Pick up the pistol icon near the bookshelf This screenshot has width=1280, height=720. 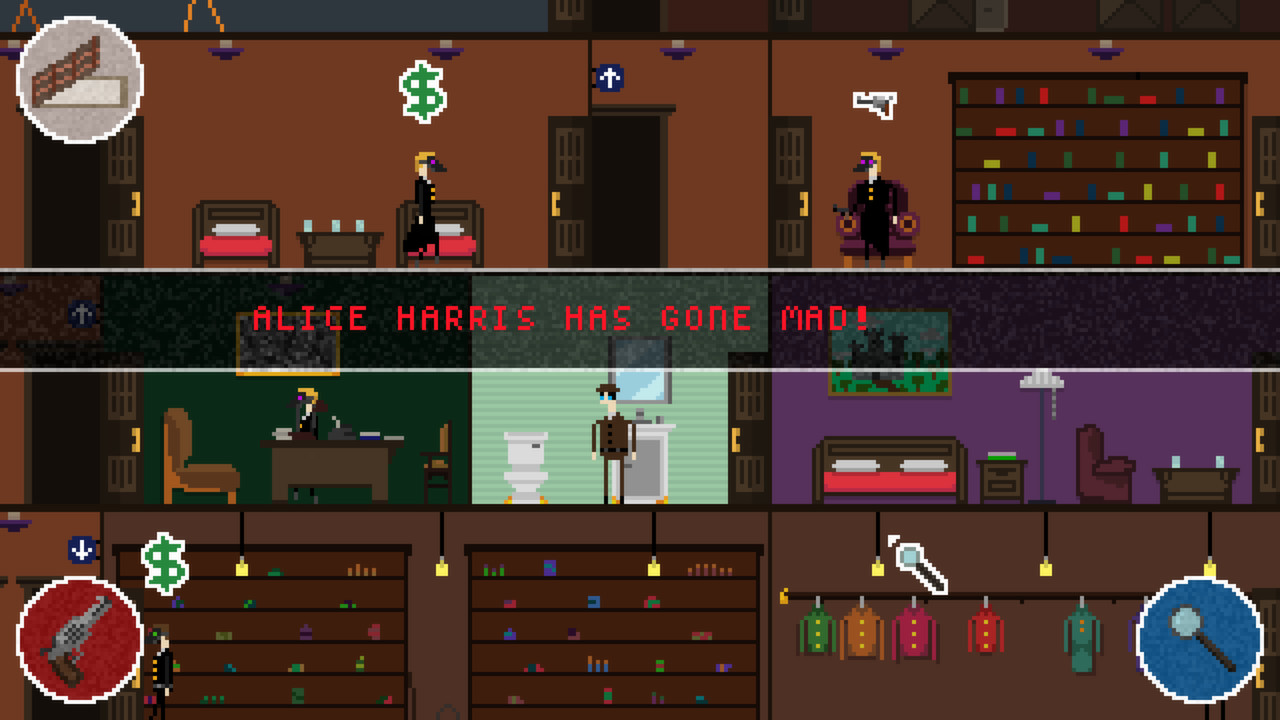point(875,101)
